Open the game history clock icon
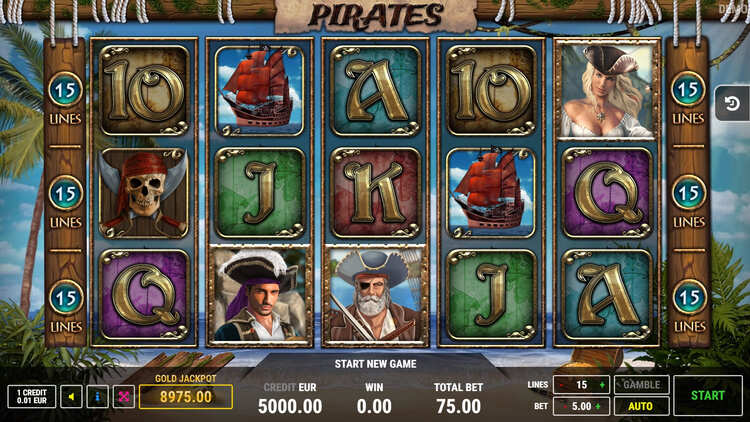750x422 pixels. [x=731, y=104]
